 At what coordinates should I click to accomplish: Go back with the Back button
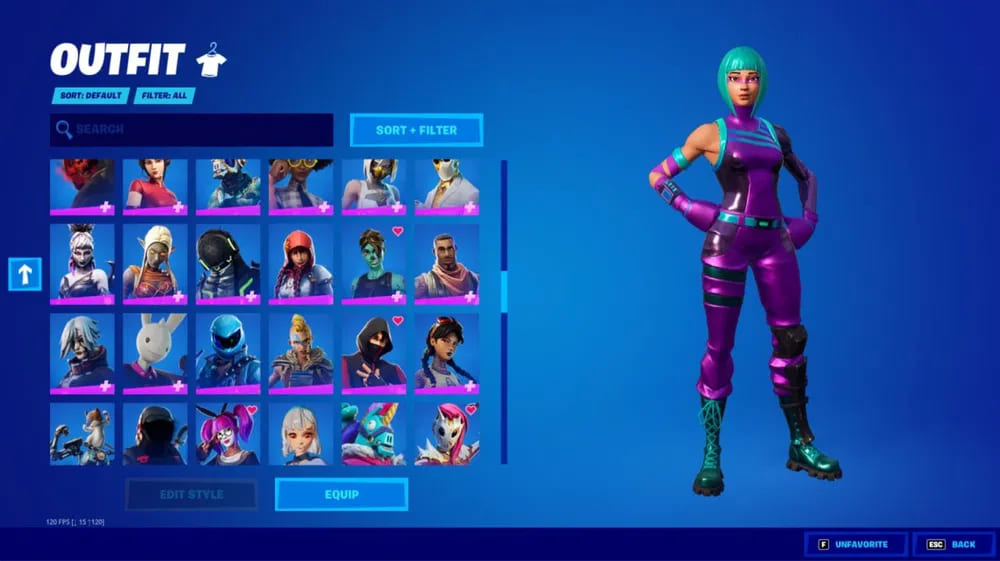[952, 544]
